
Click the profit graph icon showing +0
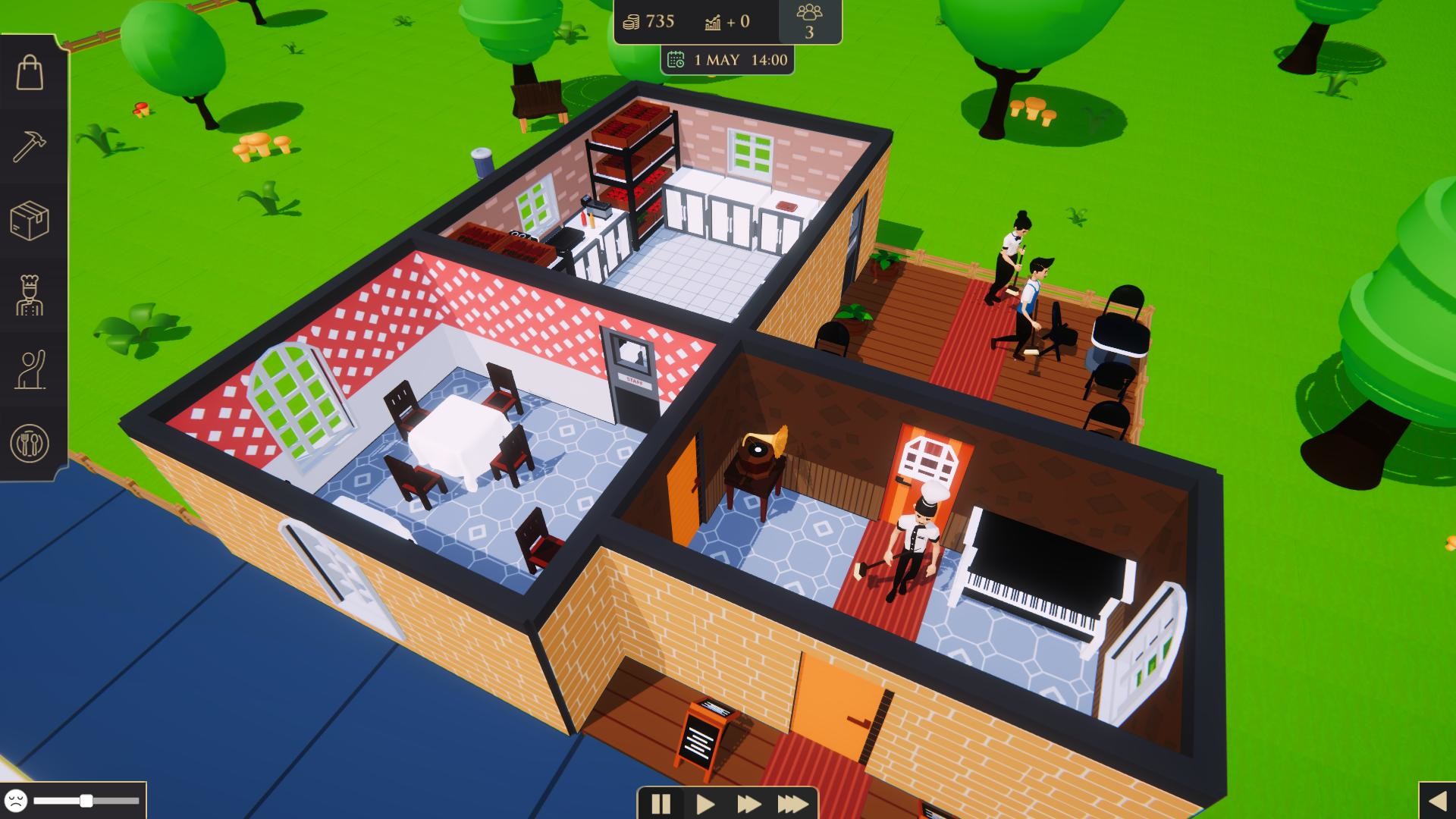pos(711,21)
